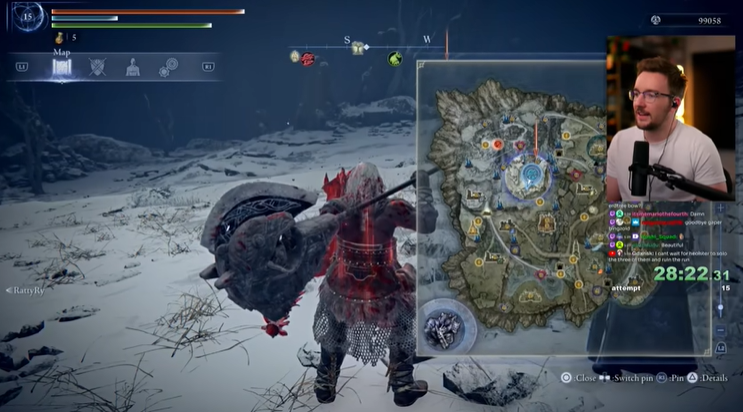Click the red emblem icon on the compass
This screenshot has width=743, height=412.
[x=308, y=58]
